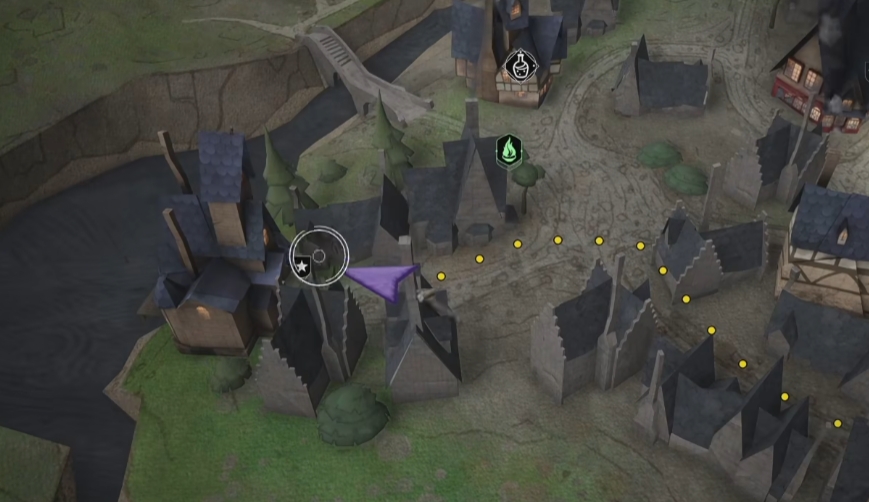
Task: Choose the green Floo Flame fast-travel icon
Action: click(509, 152)
